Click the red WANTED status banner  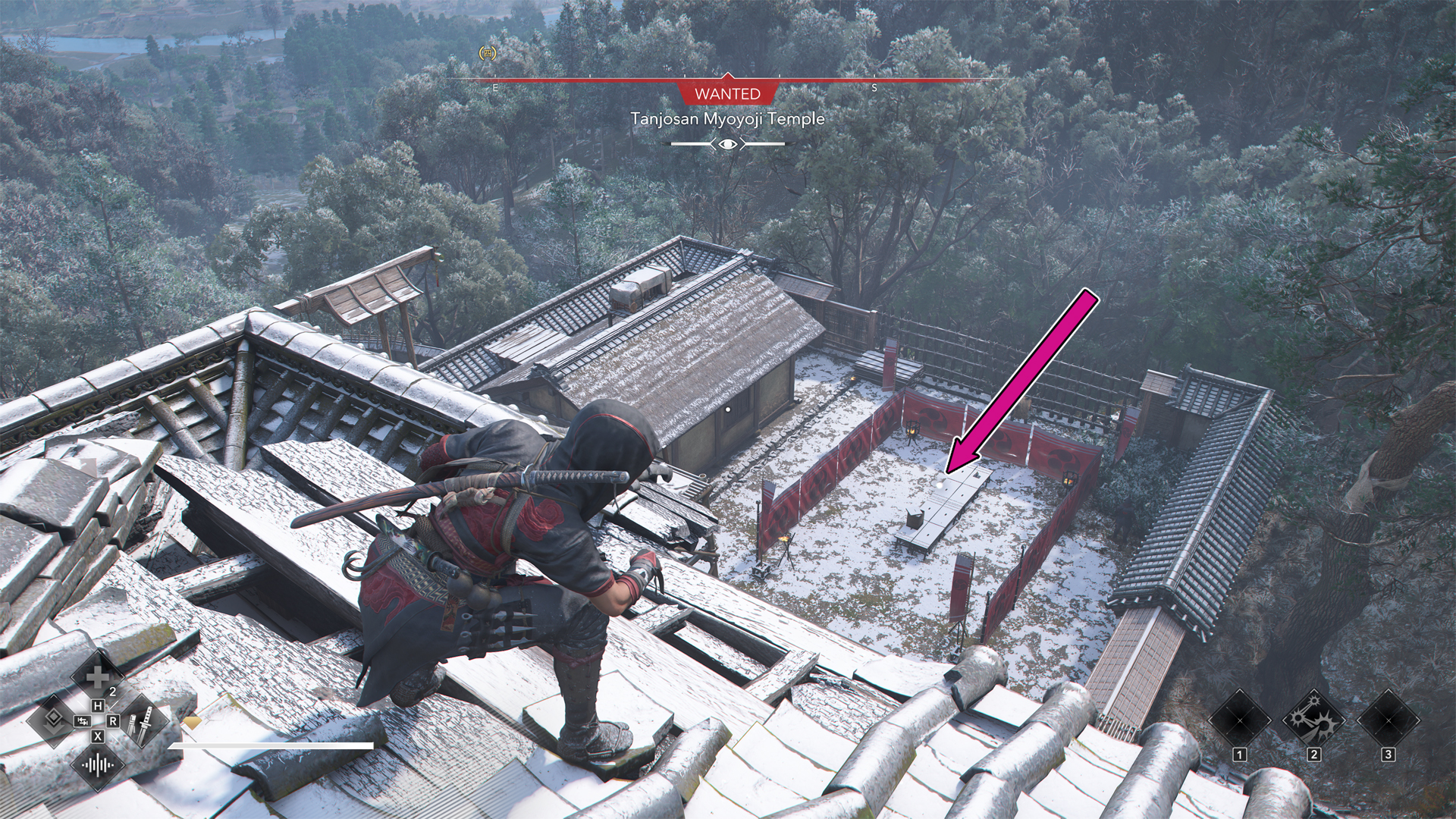(x=727, y=93)
